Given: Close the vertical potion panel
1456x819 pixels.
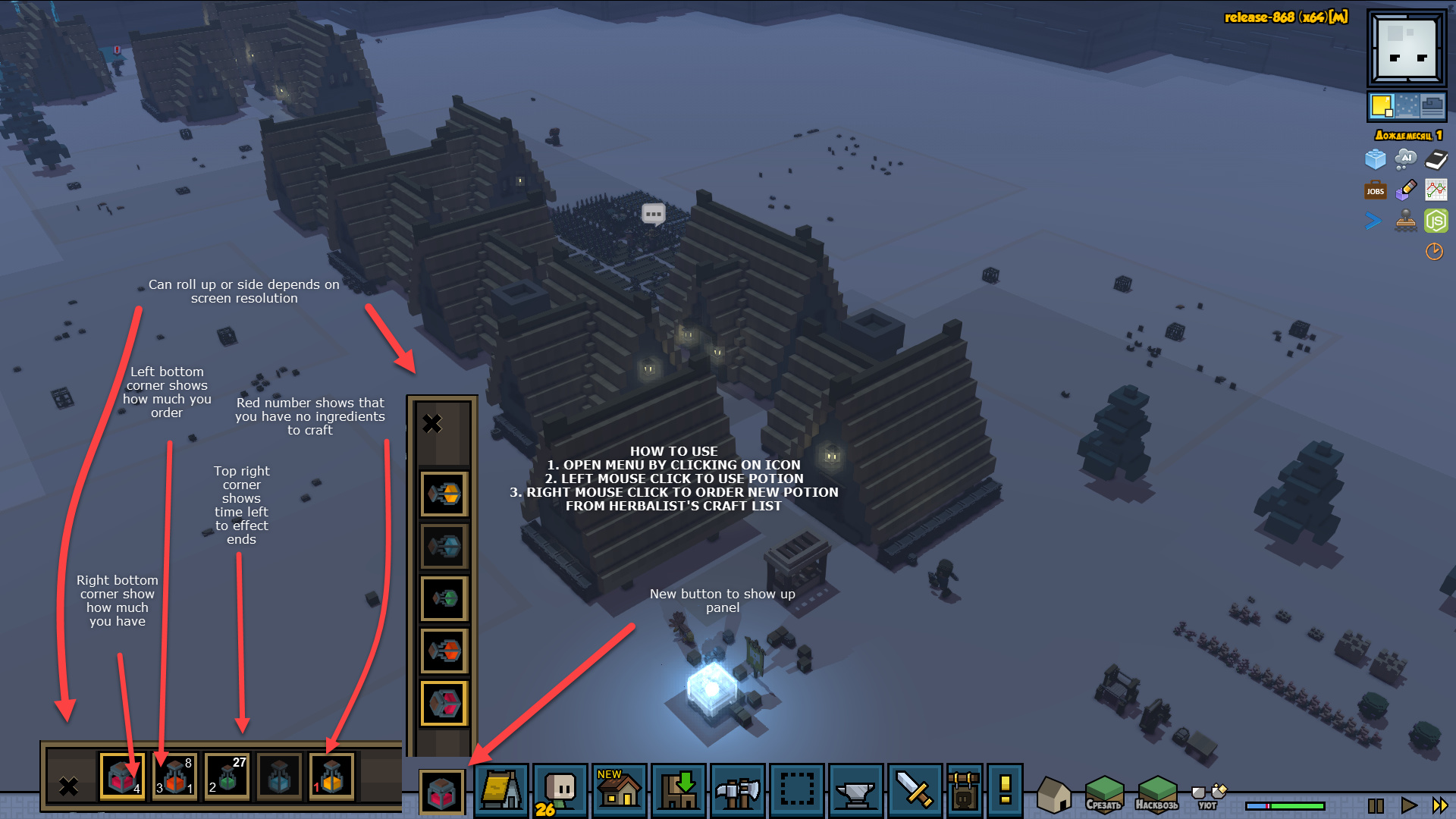Looking at the screenshot, I should pyautogui.click(x=432, y=423).
